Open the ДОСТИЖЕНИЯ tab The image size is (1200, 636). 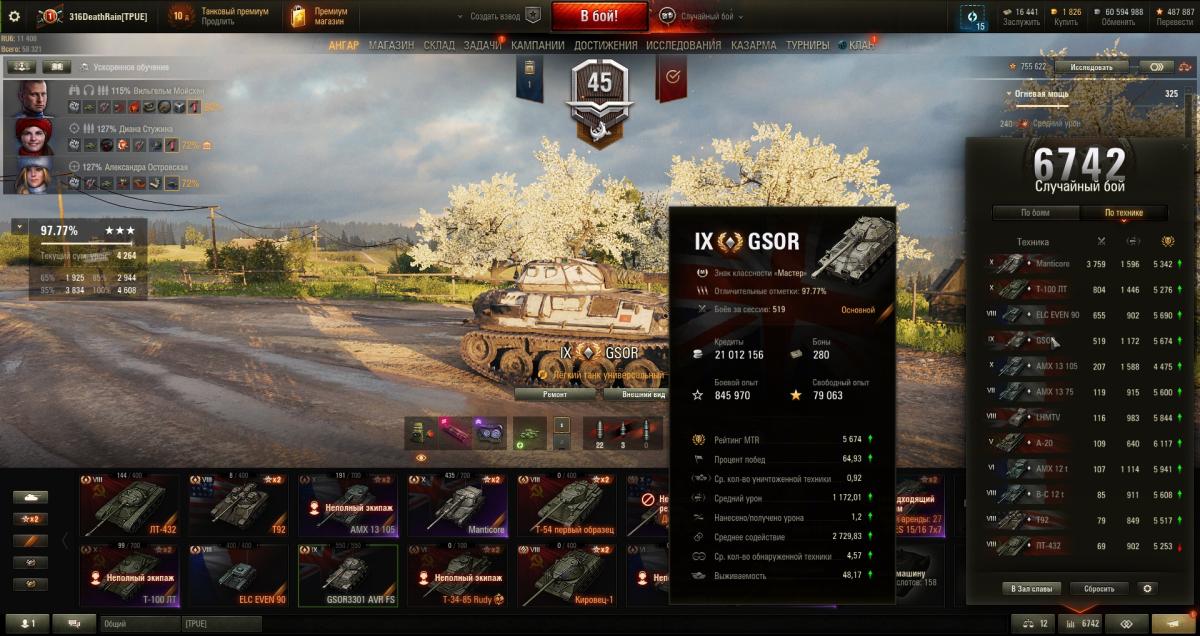[606, 45]
